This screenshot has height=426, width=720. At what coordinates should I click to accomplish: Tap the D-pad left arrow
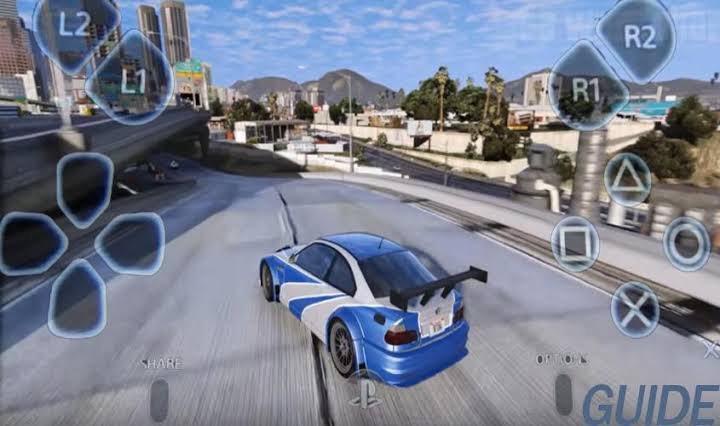34,244
